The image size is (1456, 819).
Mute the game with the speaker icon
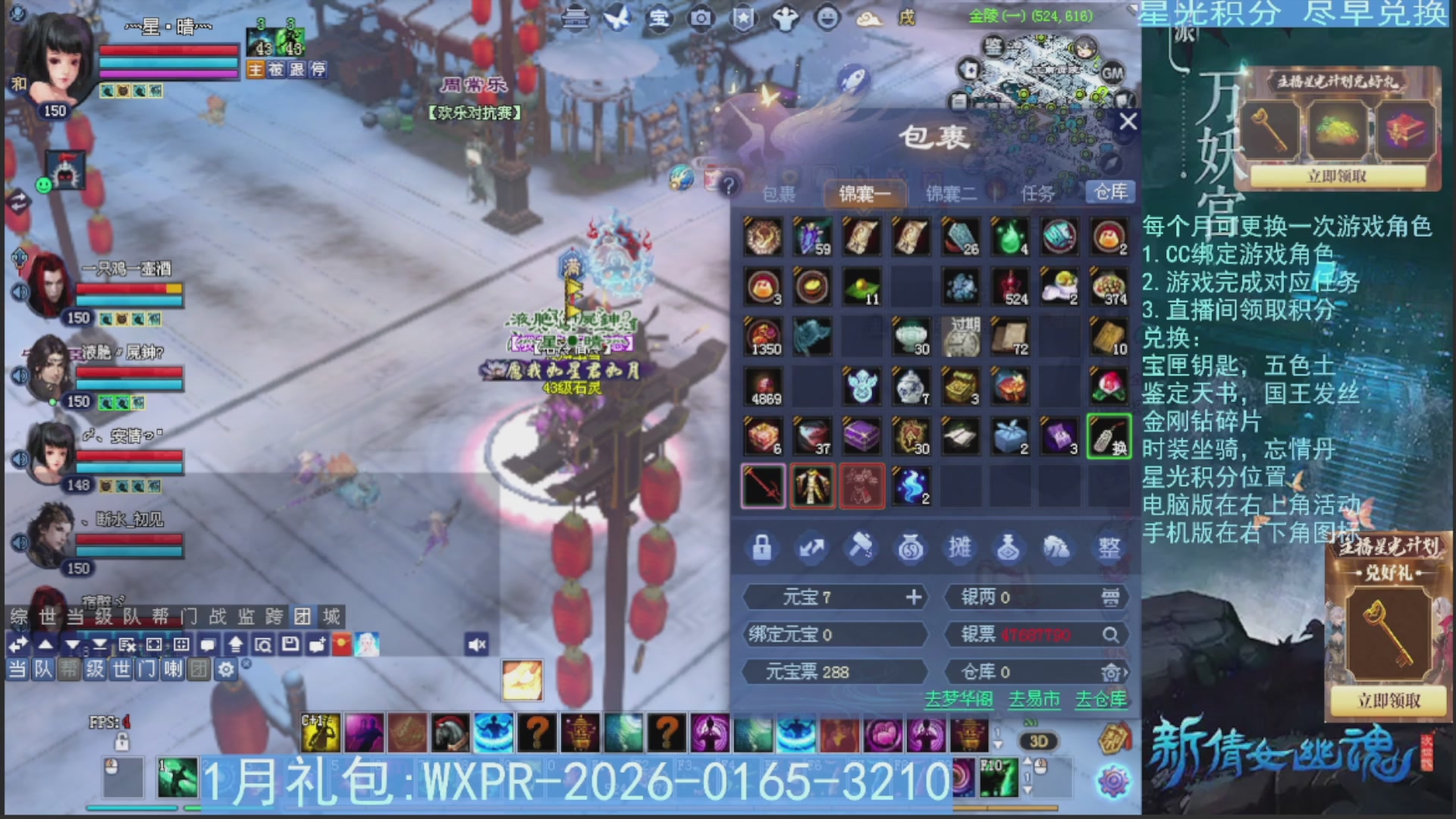[x=476, y=644]
